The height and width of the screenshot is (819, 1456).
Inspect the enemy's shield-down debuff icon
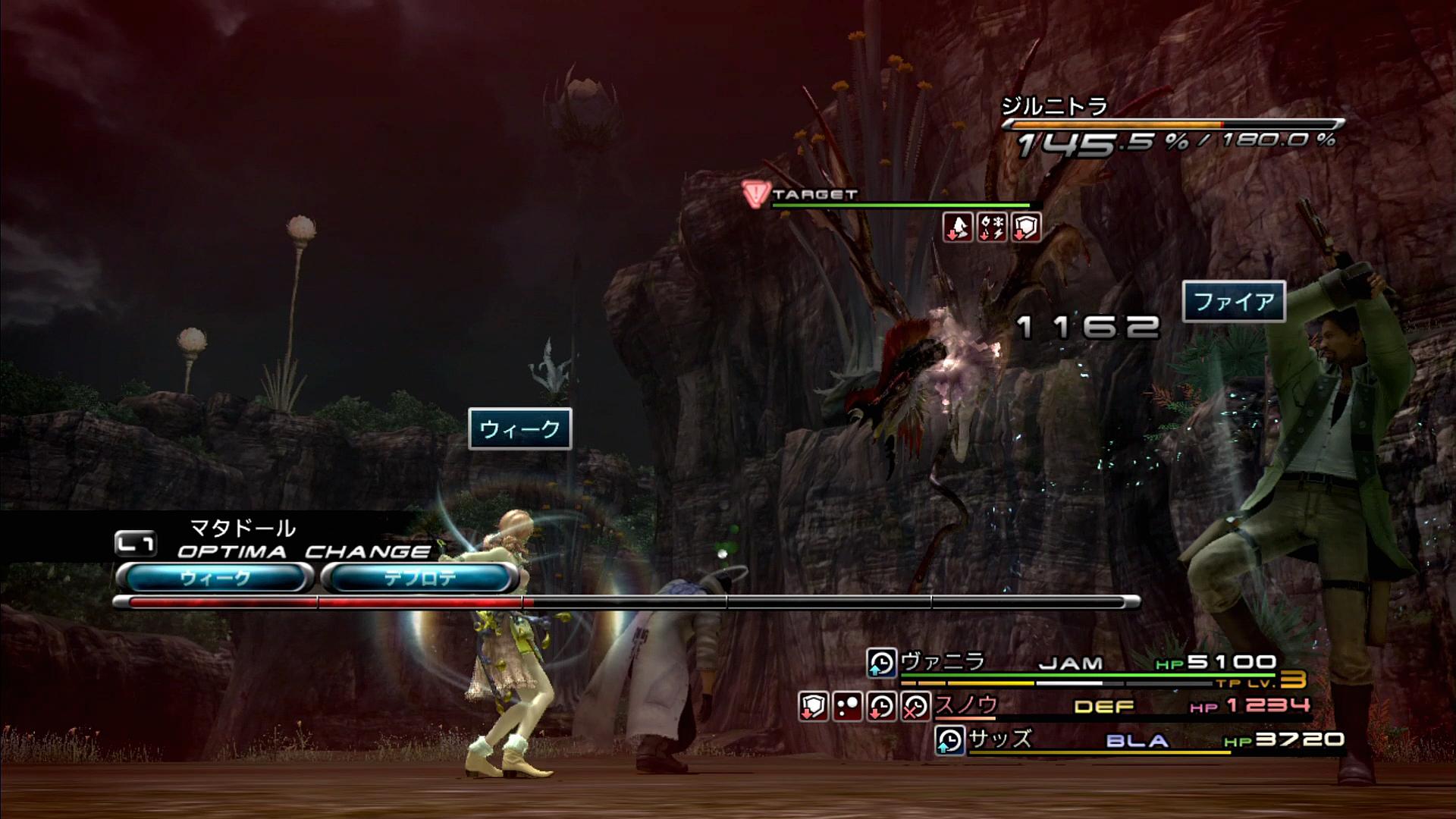[1025, 227]
